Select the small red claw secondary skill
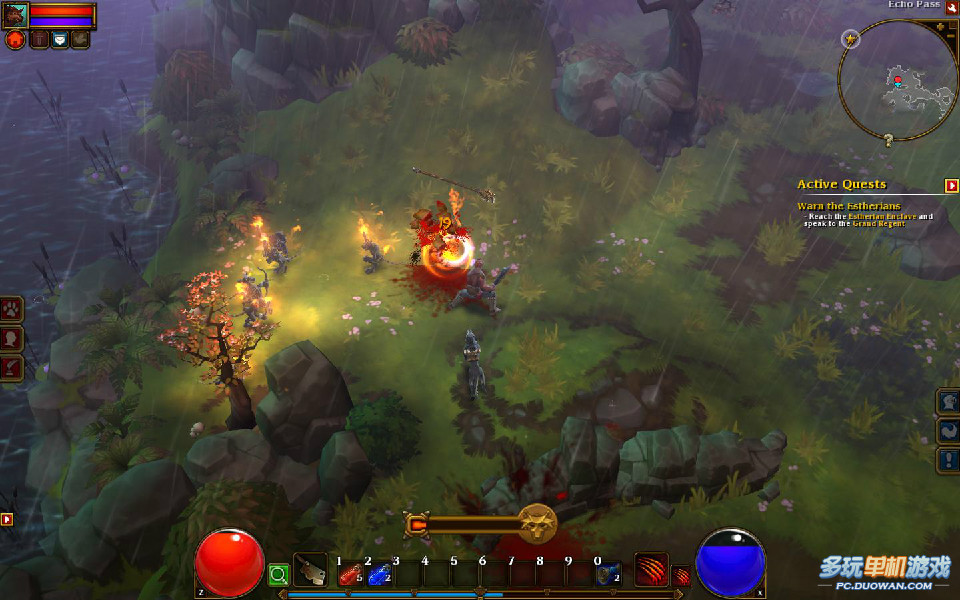Screen dimensions: 960x600 [x=680, y=576]
